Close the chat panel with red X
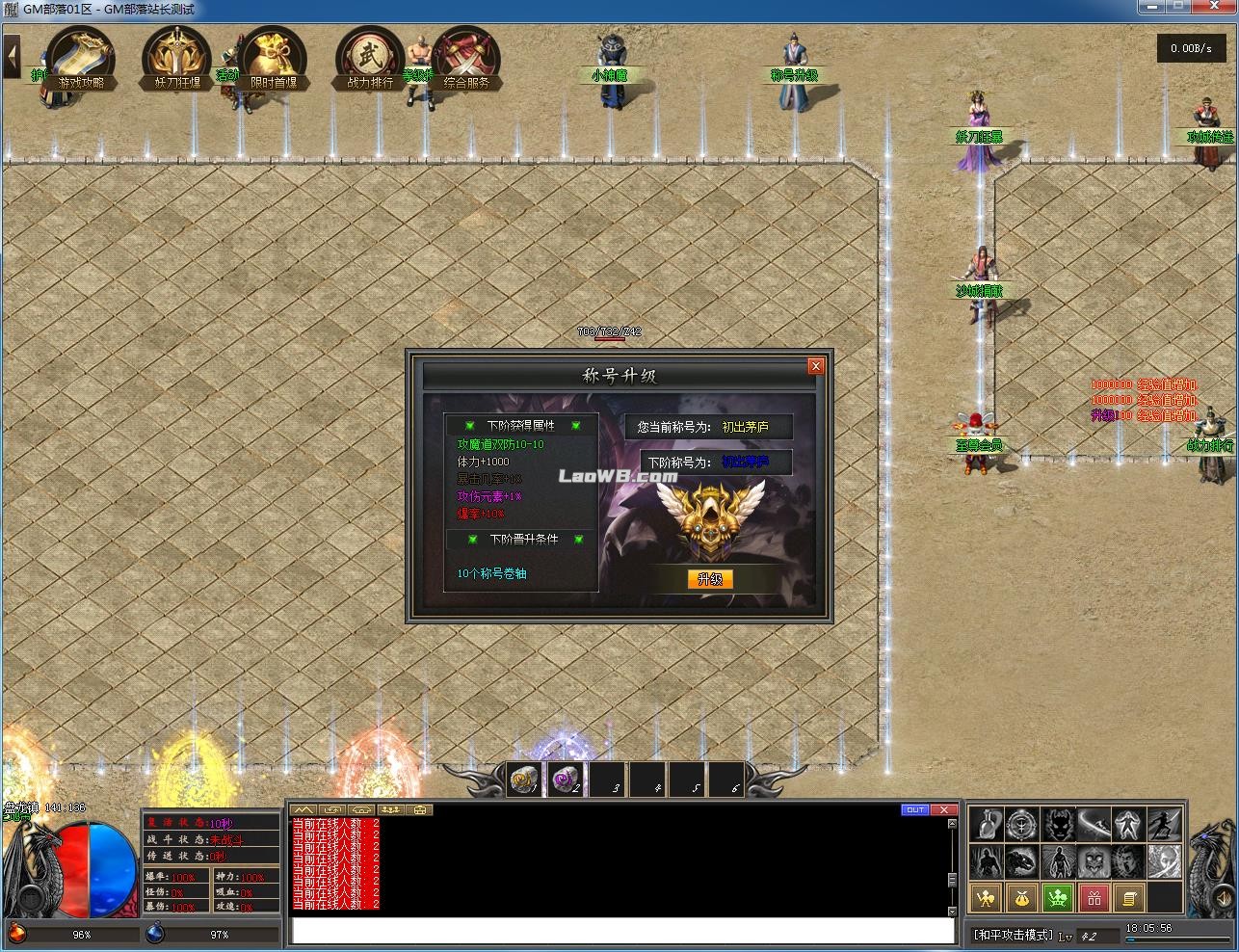This screenshot has width=1239, height=952. pyautogui.click(x=944, y=810)
